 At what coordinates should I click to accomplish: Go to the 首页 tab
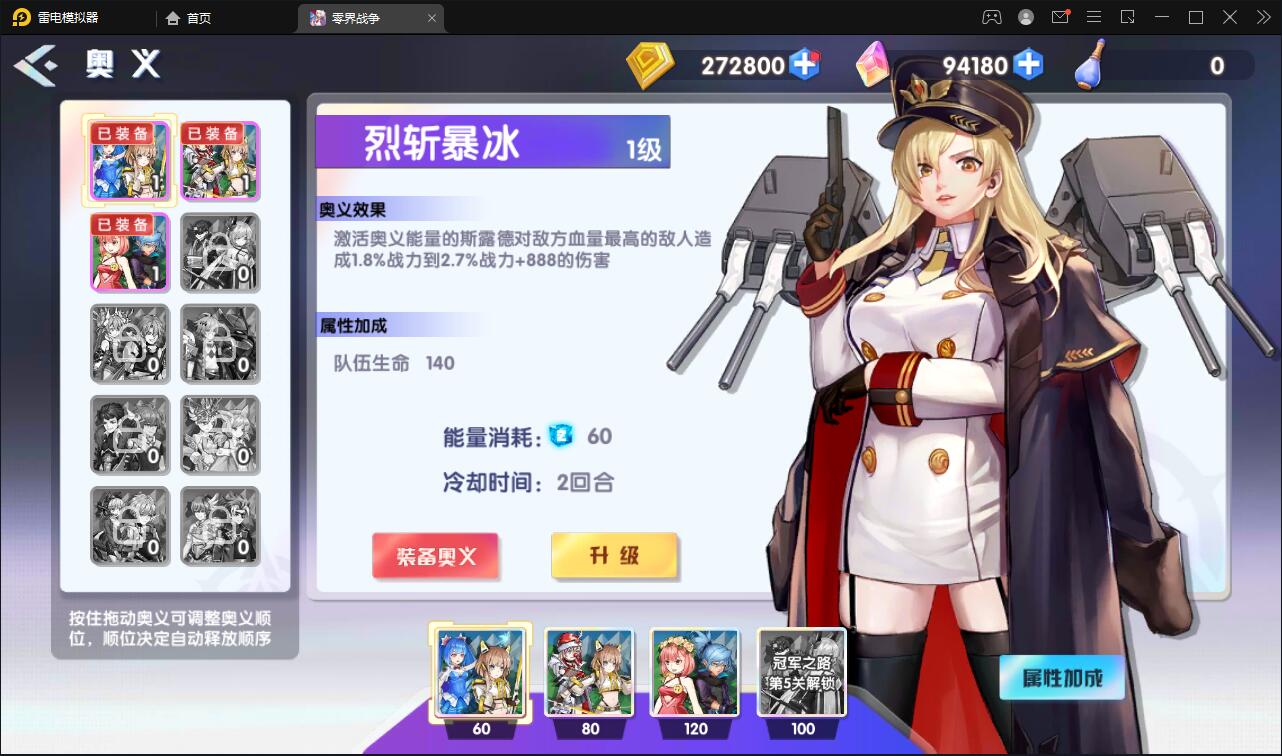189,17
